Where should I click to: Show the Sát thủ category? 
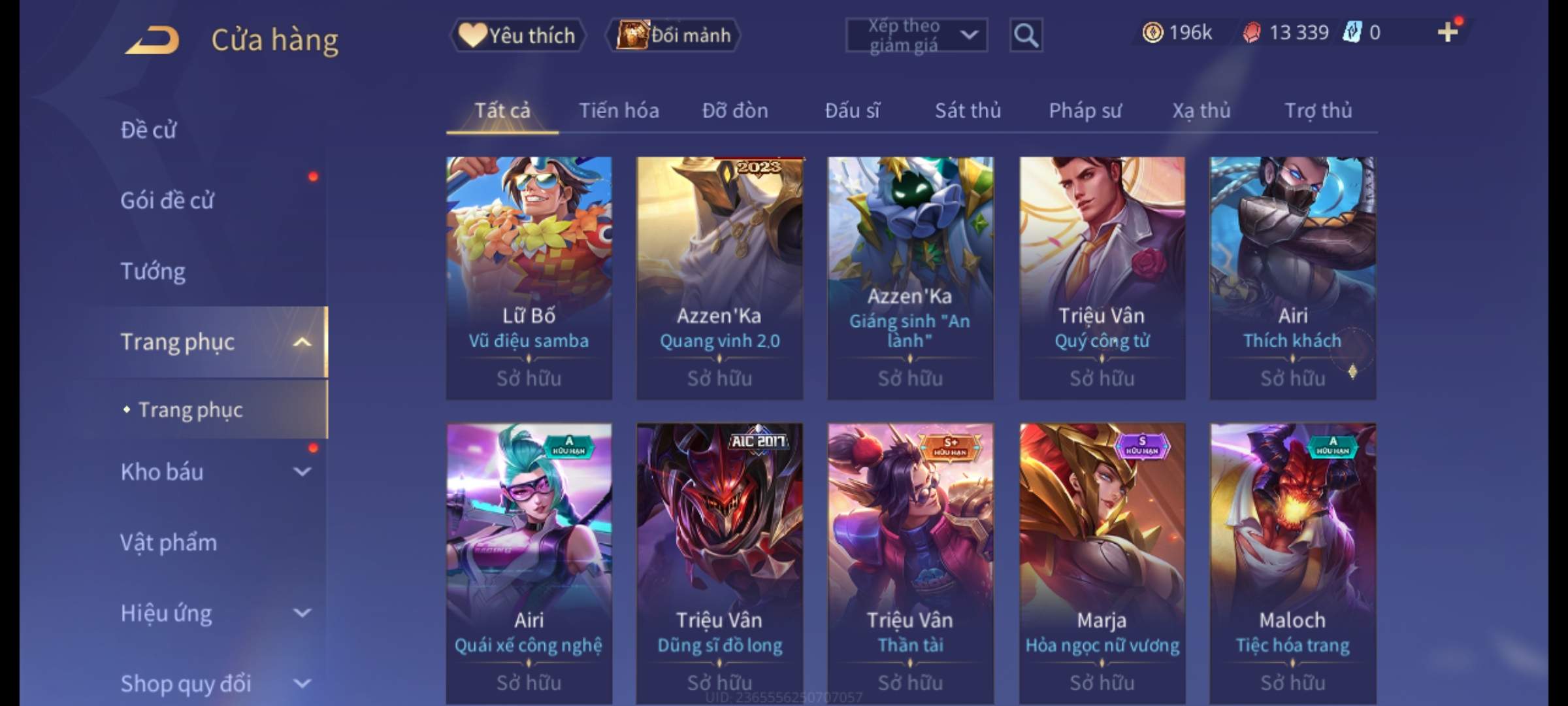coord(968,111)
